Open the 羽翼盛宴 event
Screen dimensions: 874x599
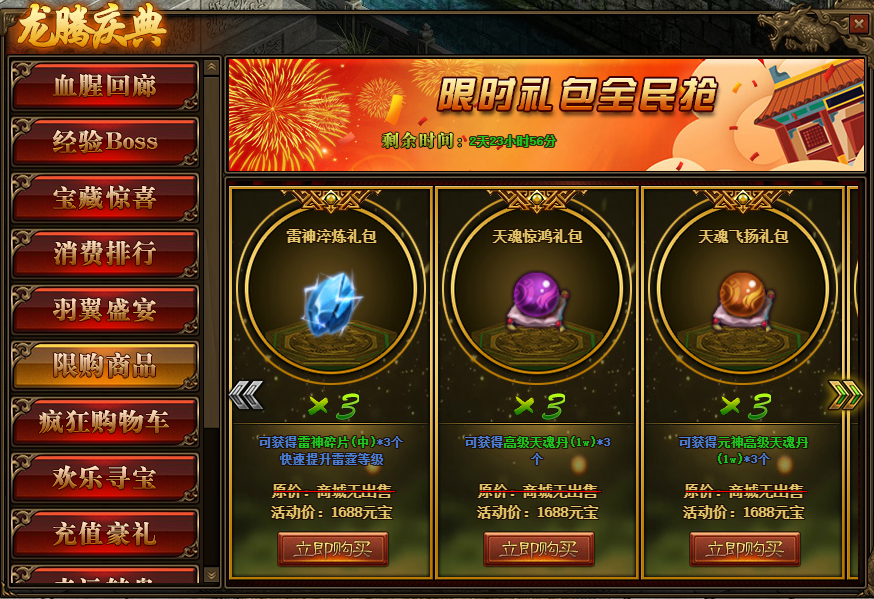(x=104, y=310)
